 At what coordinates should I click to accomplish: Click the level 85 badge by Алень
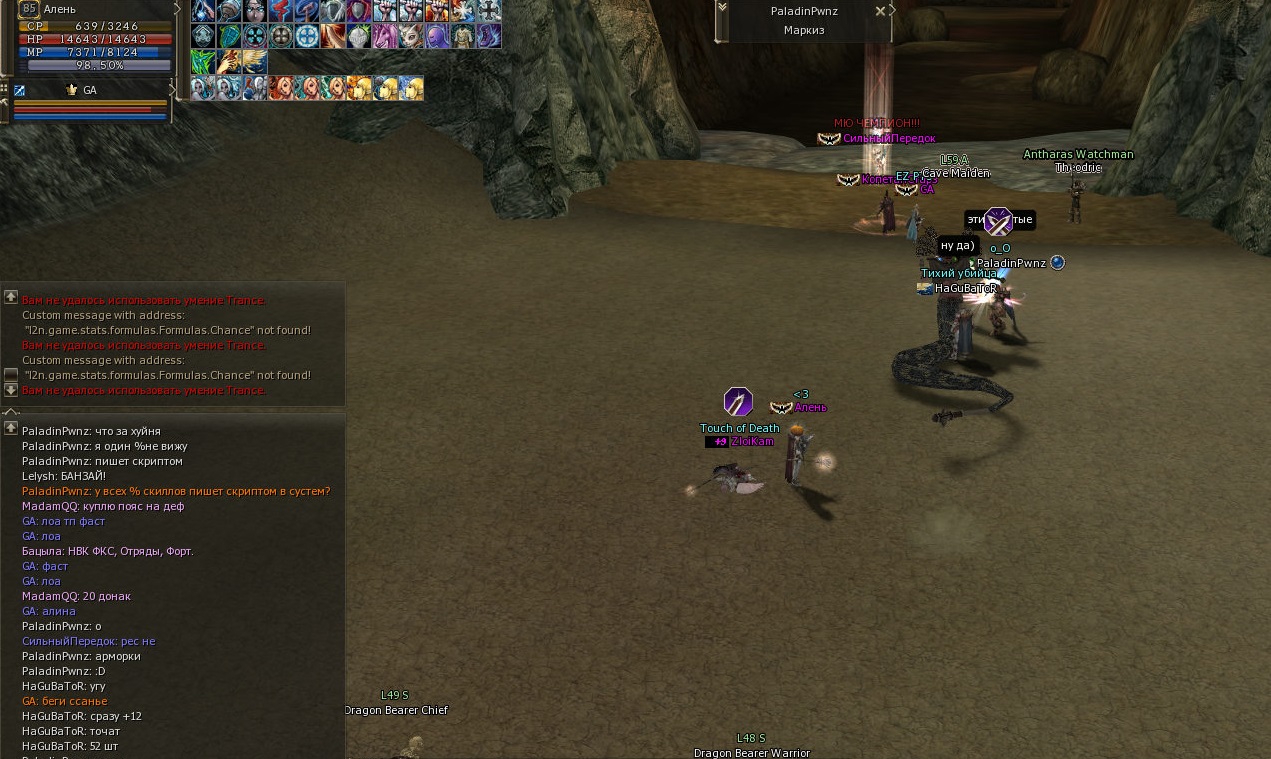pyautogui.click(x=29, y=9)
